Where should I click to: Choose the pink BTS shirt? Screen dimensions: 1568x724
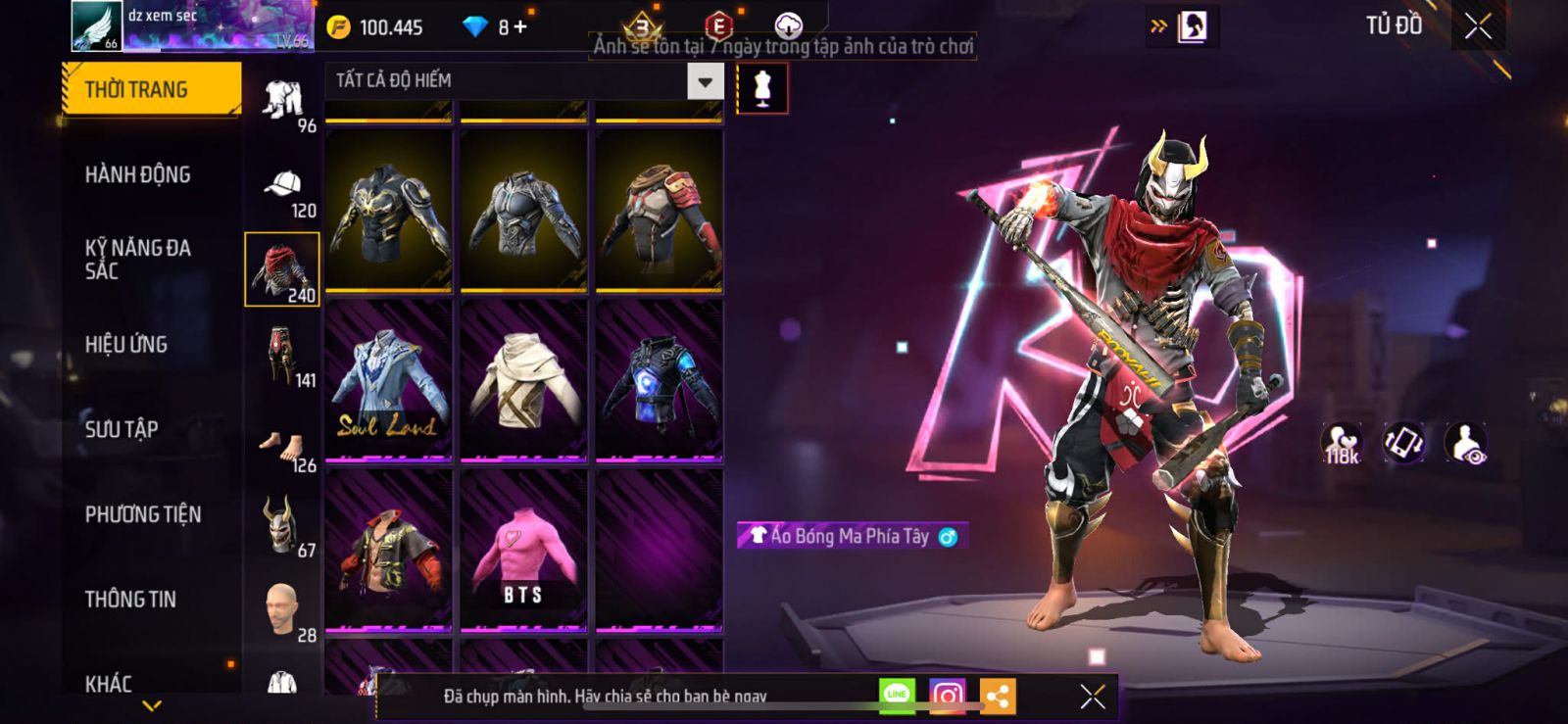click(x=523, y=551)
